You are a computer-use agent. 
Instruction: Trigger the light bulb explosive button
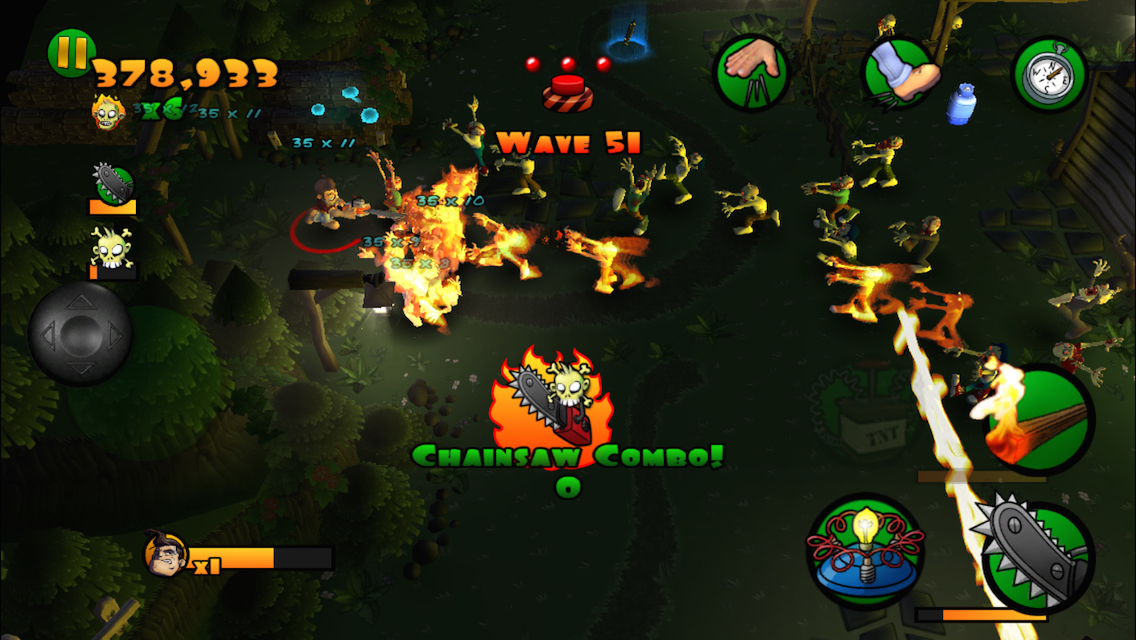coord(866,552)
